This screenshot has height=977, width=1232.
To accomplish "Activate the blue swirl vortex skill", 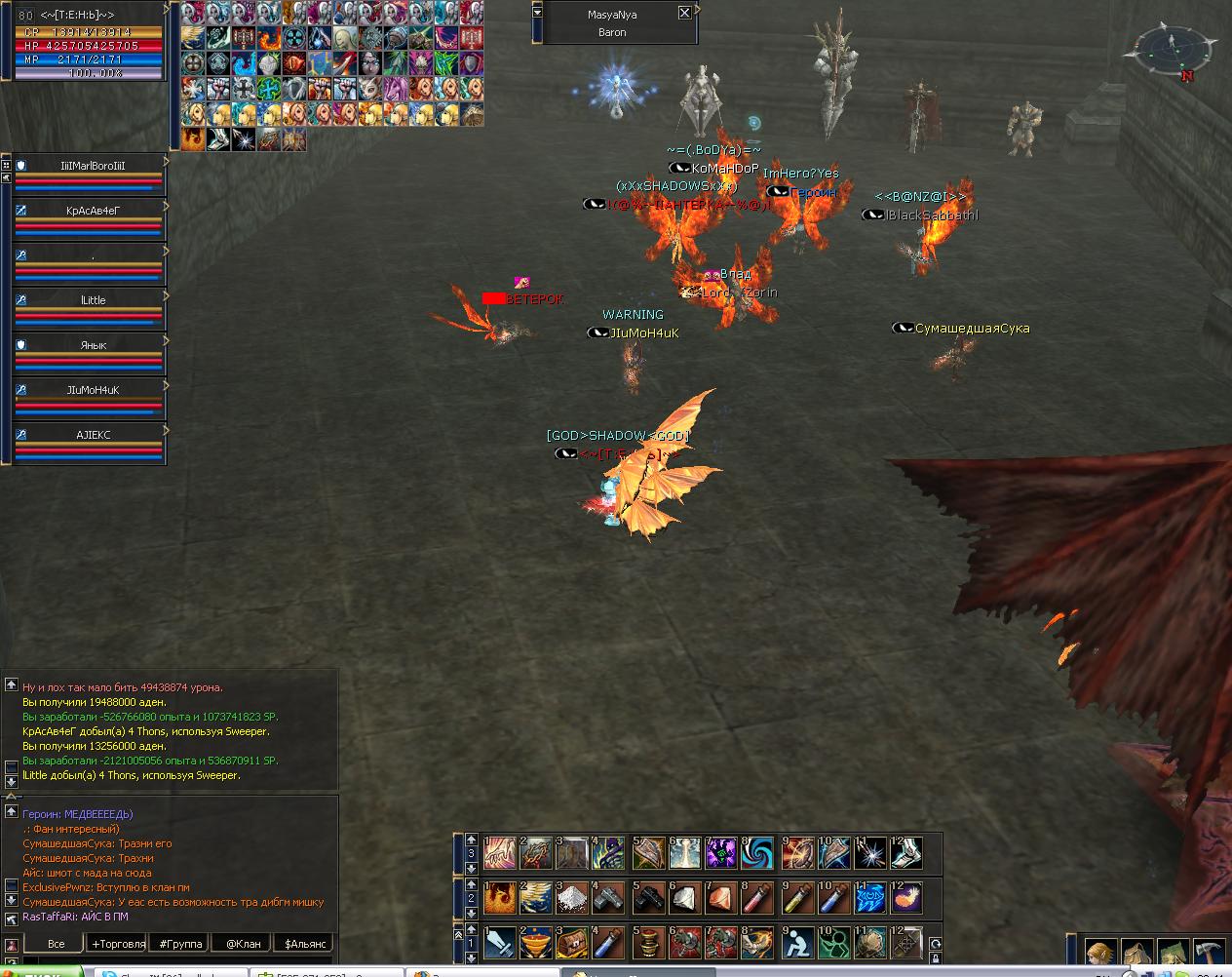I will coord(757,853).
